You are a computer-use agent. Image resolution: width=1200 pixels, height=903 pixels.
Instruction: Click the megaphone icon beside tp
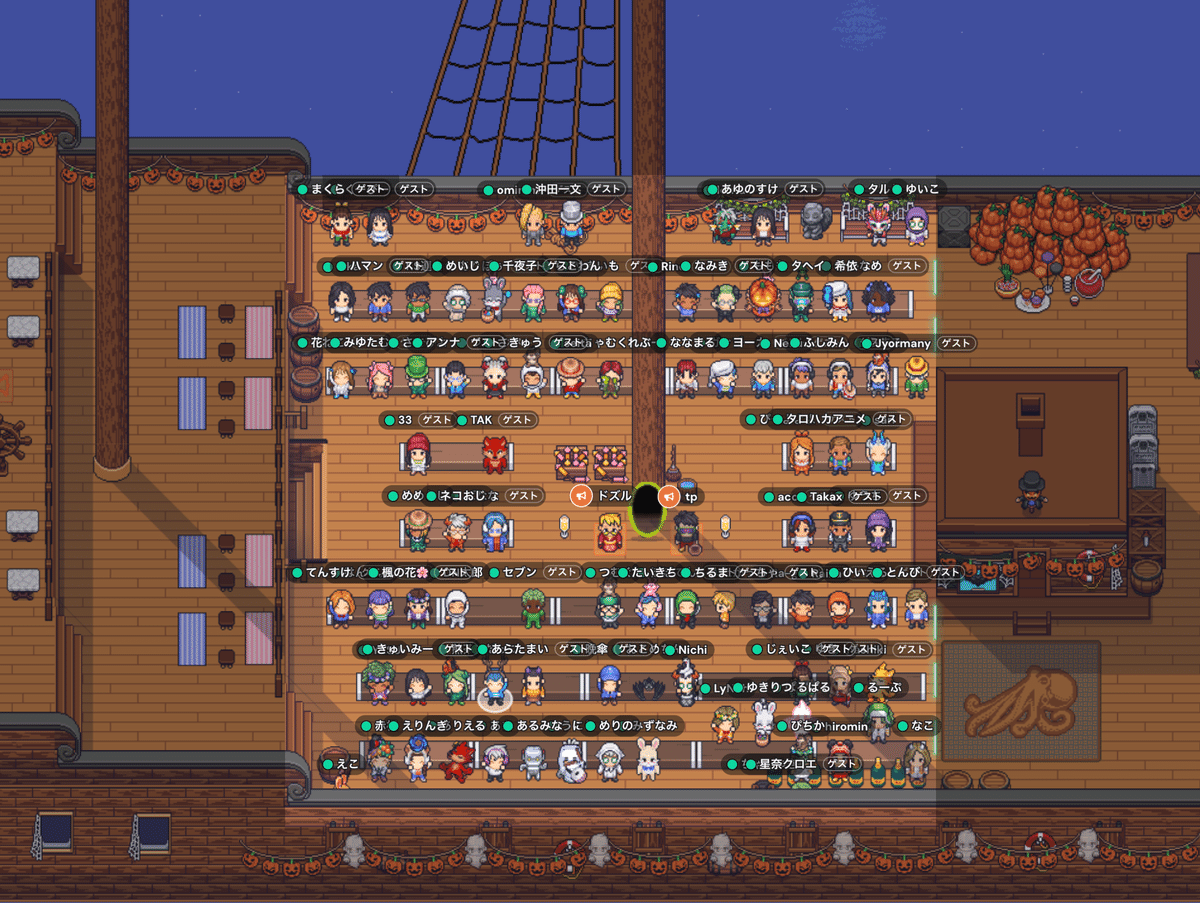[670, 496]
